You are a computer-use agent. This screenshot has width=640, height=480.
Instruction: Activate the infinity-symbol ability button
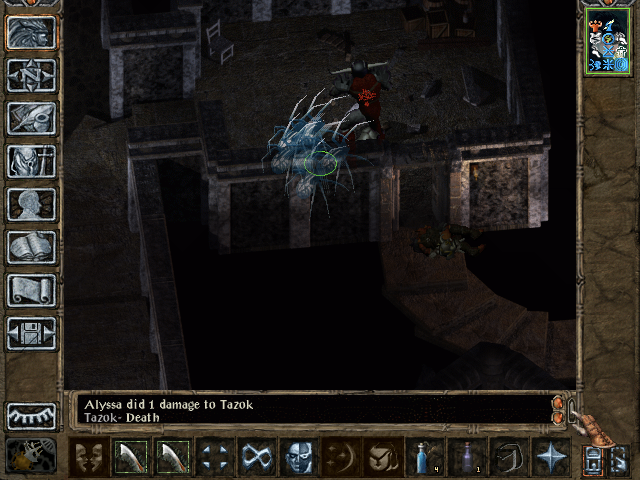pyautogui.click(x=257, y=458)
